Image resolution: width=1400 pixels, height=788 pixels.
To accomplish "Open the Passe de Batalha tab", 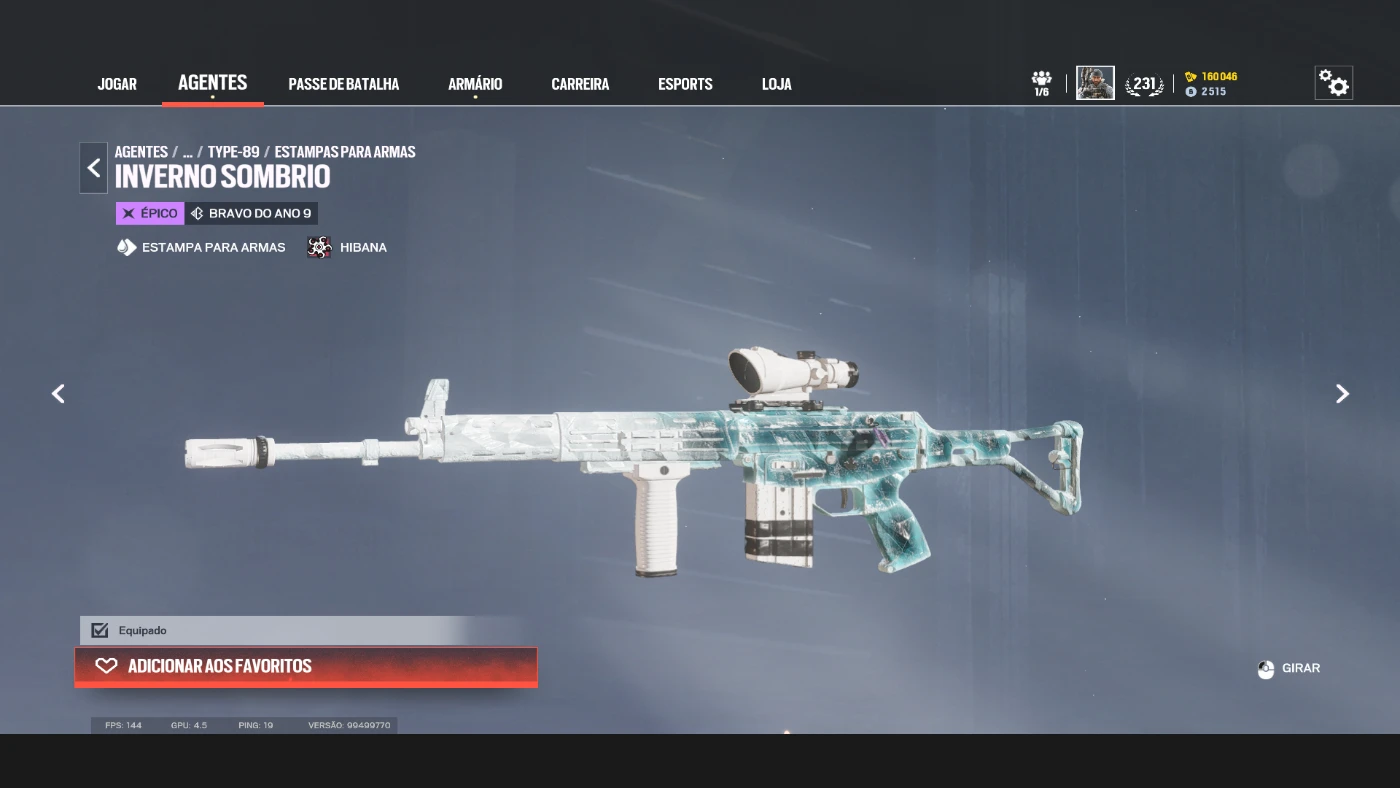I will point(343,84).
